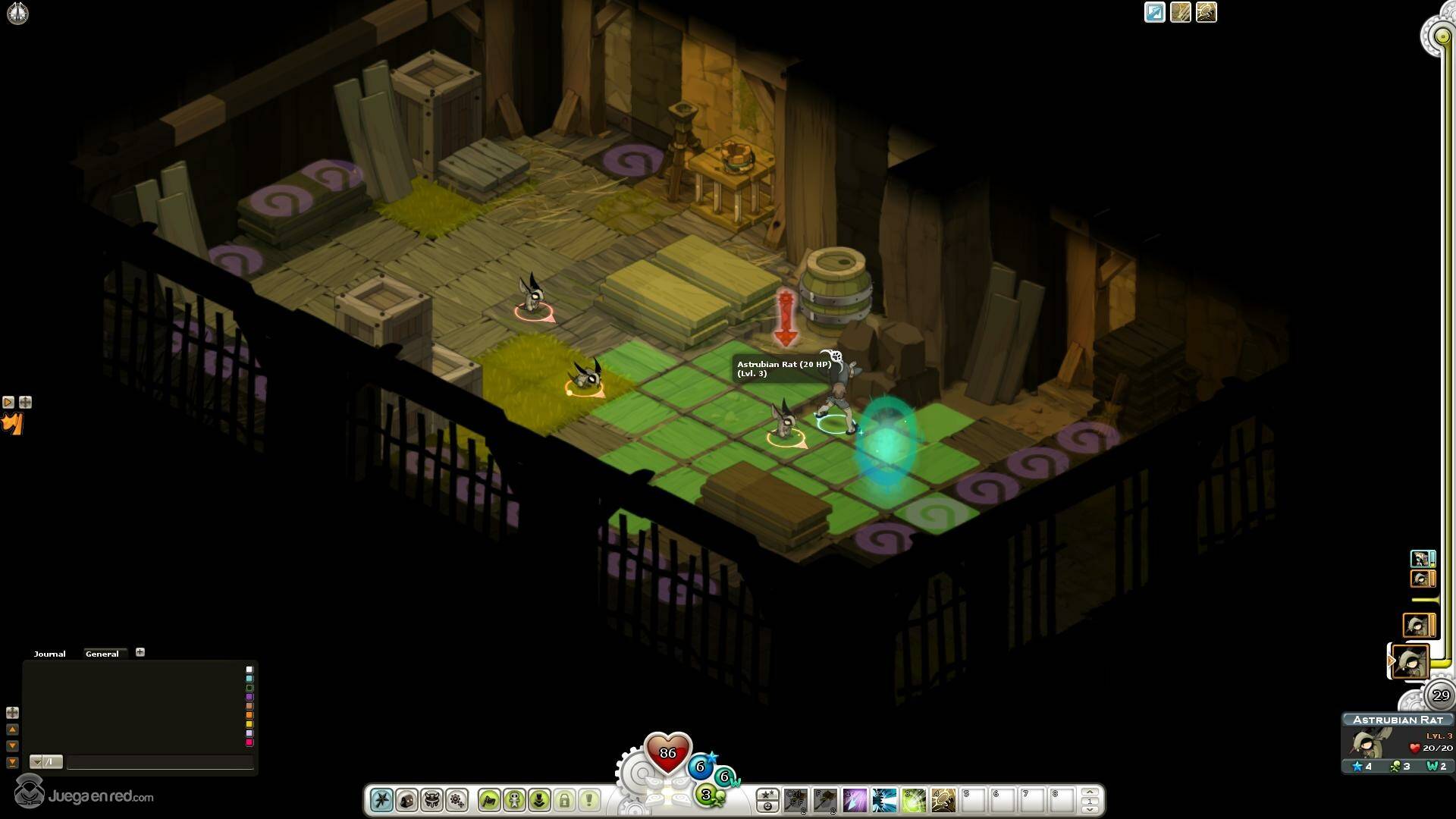Select the Astrubian Rat portrait in turn timeline
Image resolution: width=1456 pixels, height=819 pixels.
click(1411, 662)
